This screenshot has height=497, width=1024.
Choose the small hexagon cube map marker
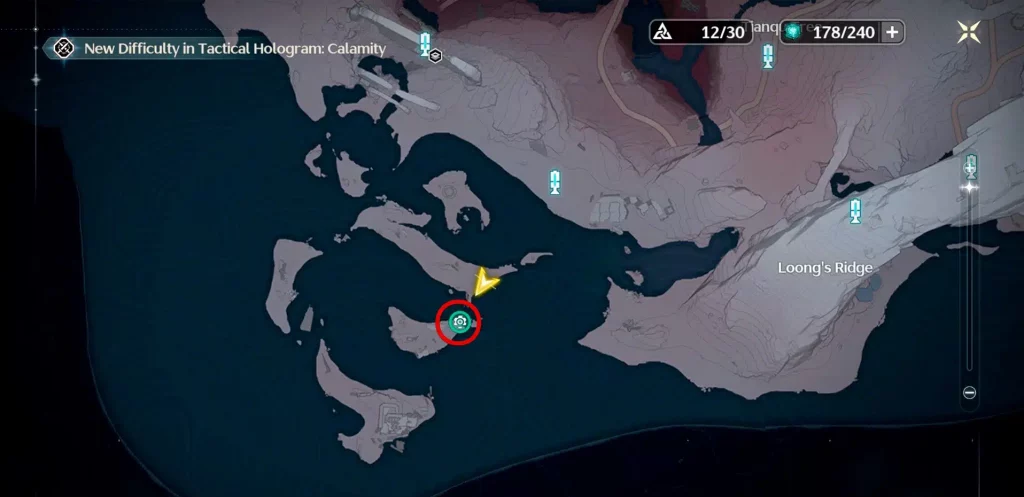[436, 56]
